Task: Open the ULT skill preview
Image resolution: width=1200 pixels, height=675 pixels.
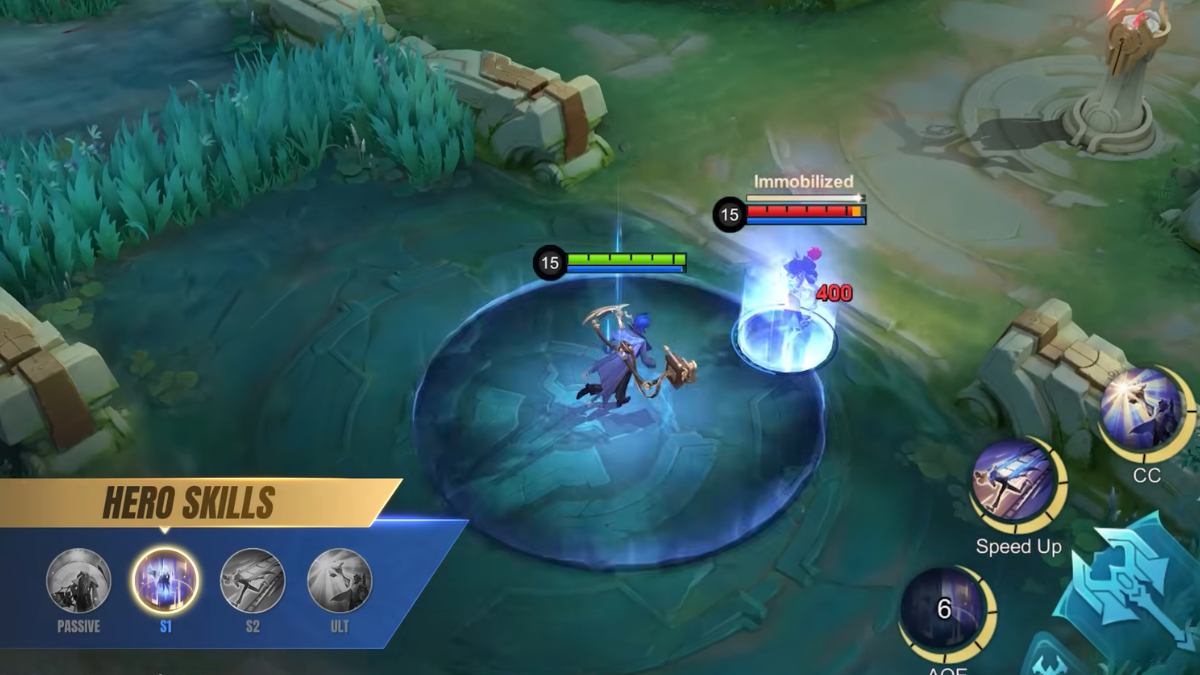Action: coord(339,581)
